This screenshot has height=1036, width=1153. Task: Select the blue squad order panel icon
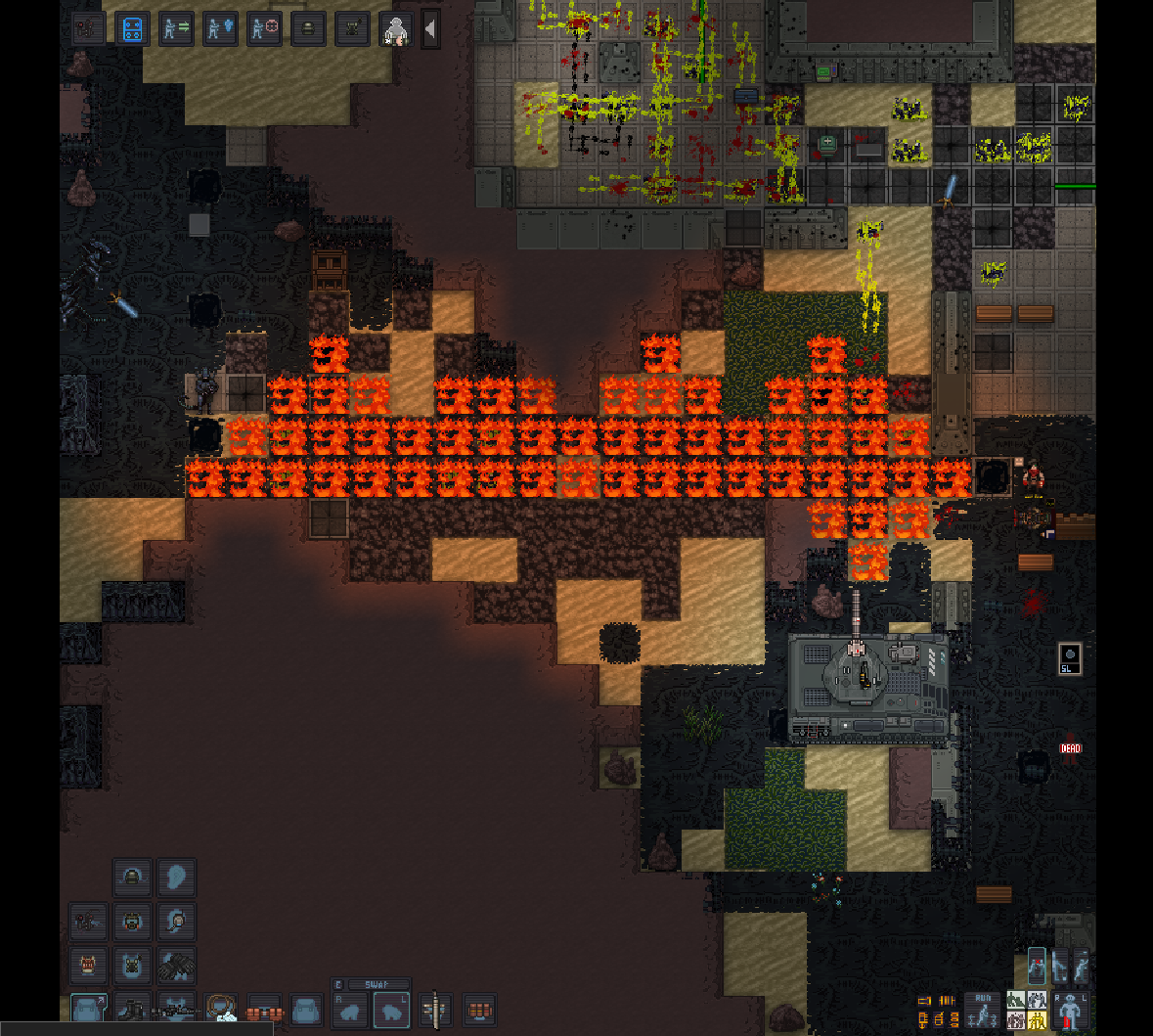pos(133,28)
